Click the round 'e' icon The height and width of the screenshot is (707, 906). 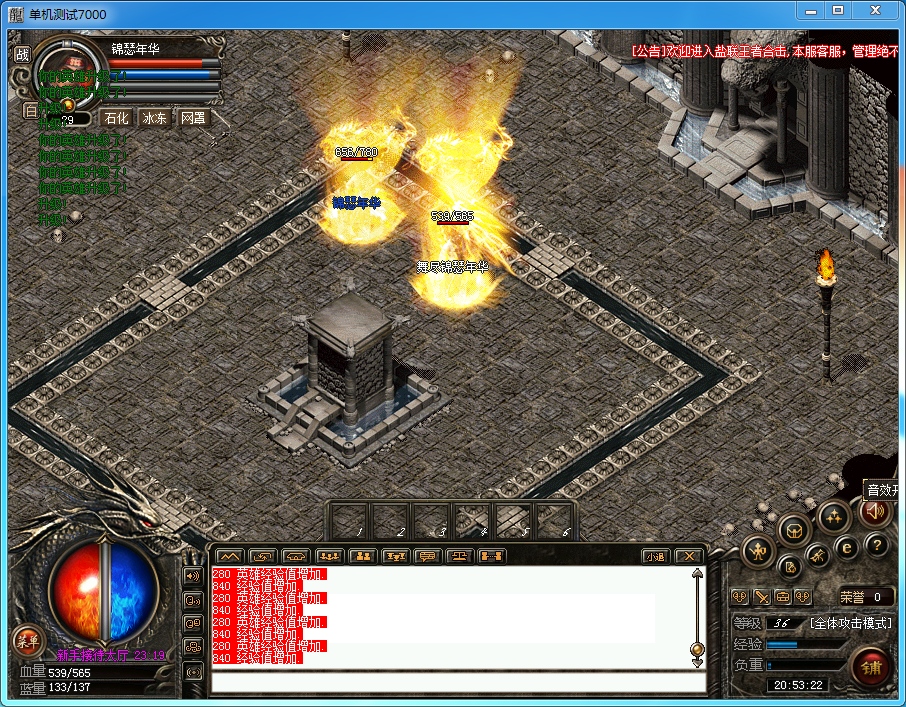click(x=846, y=547)
